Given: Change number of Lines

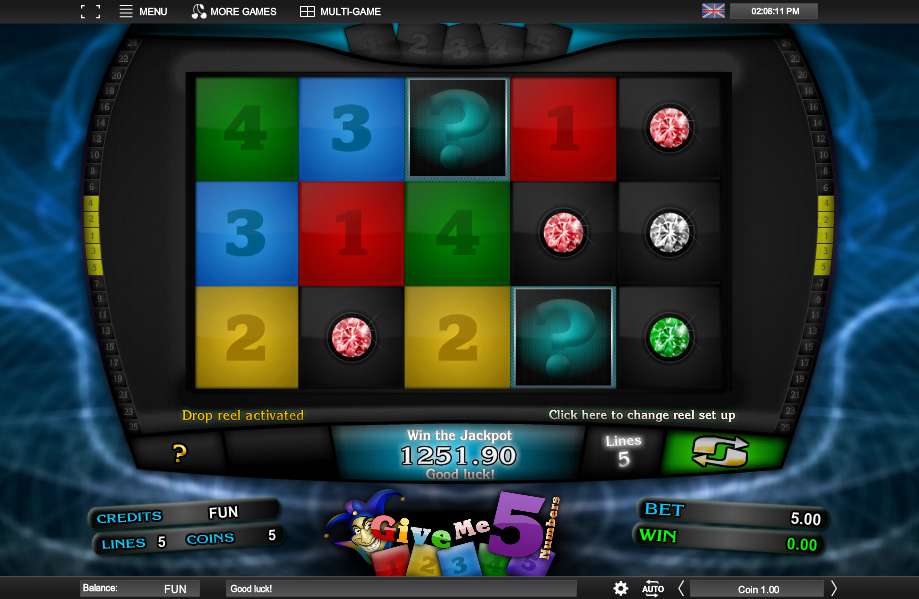Looking at the screenshot, I should (x=623, y=452).
